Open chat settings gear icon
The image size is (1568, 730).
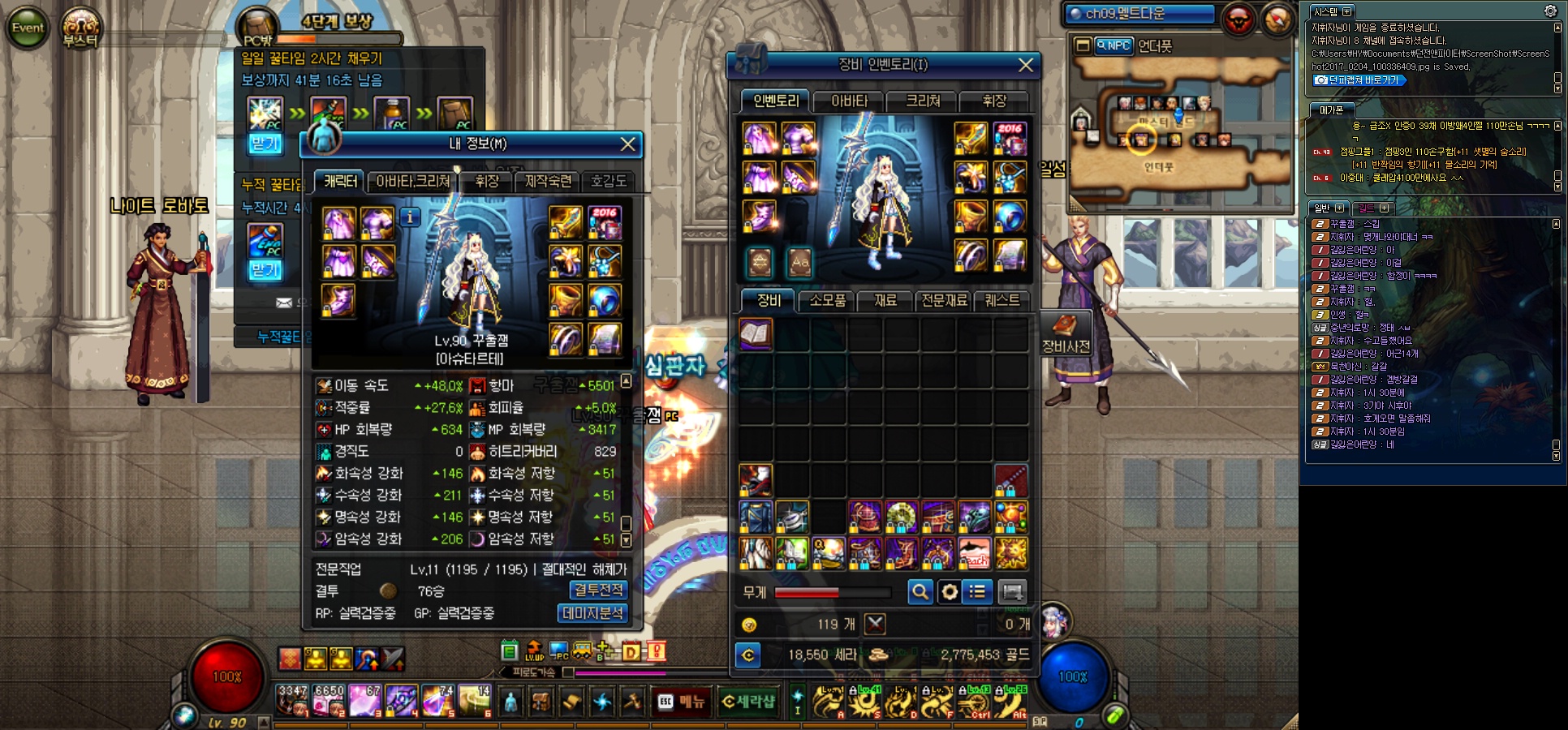(1549, 11)
